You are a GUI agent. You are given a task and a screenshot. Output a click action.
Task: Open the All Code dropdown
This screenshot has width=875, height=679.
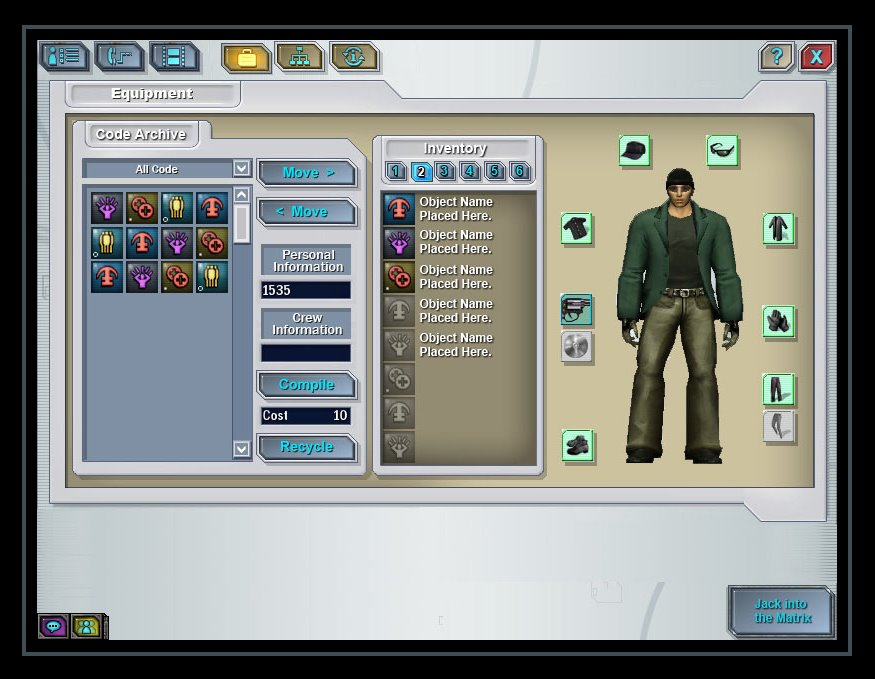coord(241,169)
